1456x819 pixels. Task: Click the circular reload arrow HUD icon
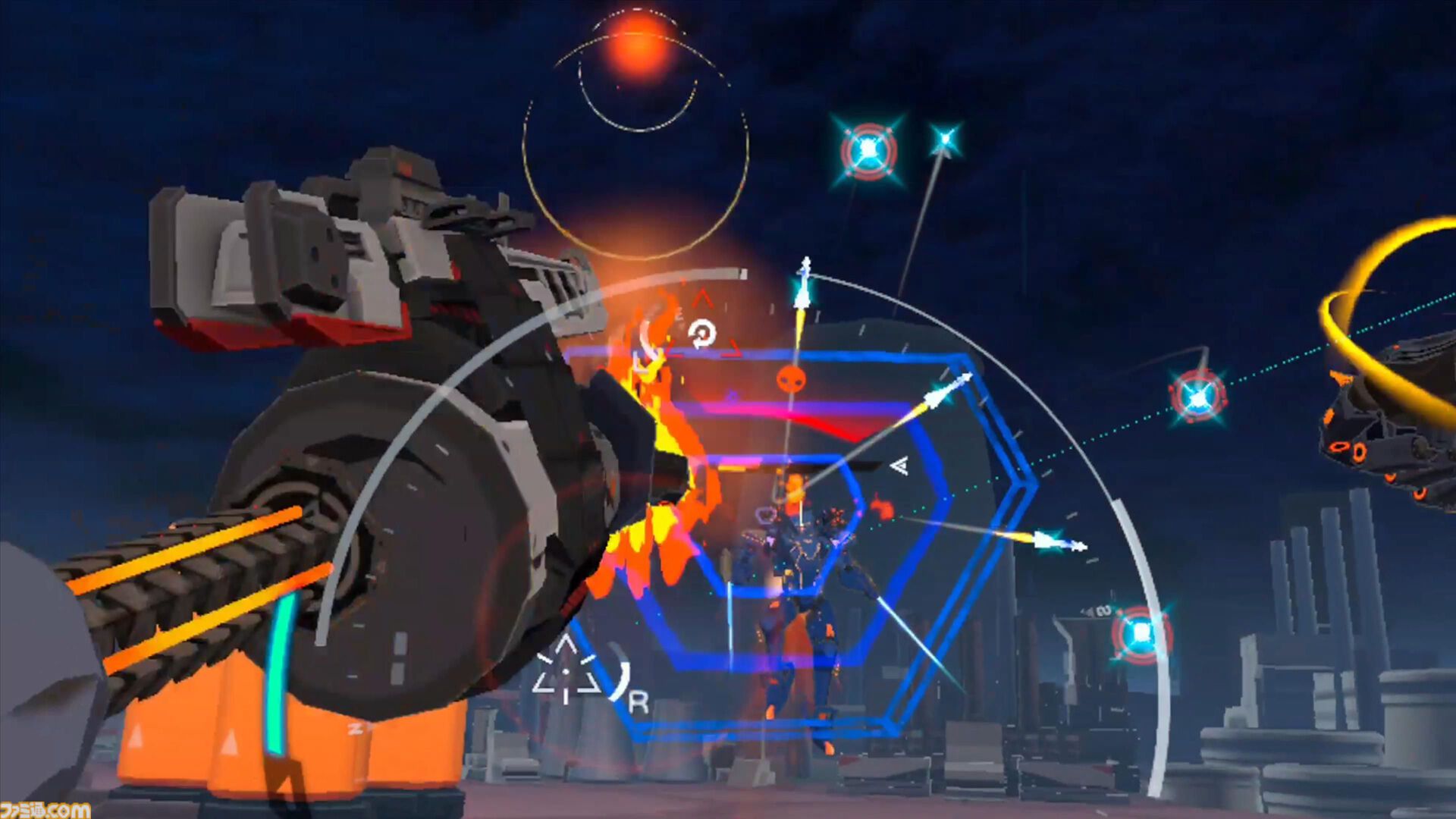point(703,334)
